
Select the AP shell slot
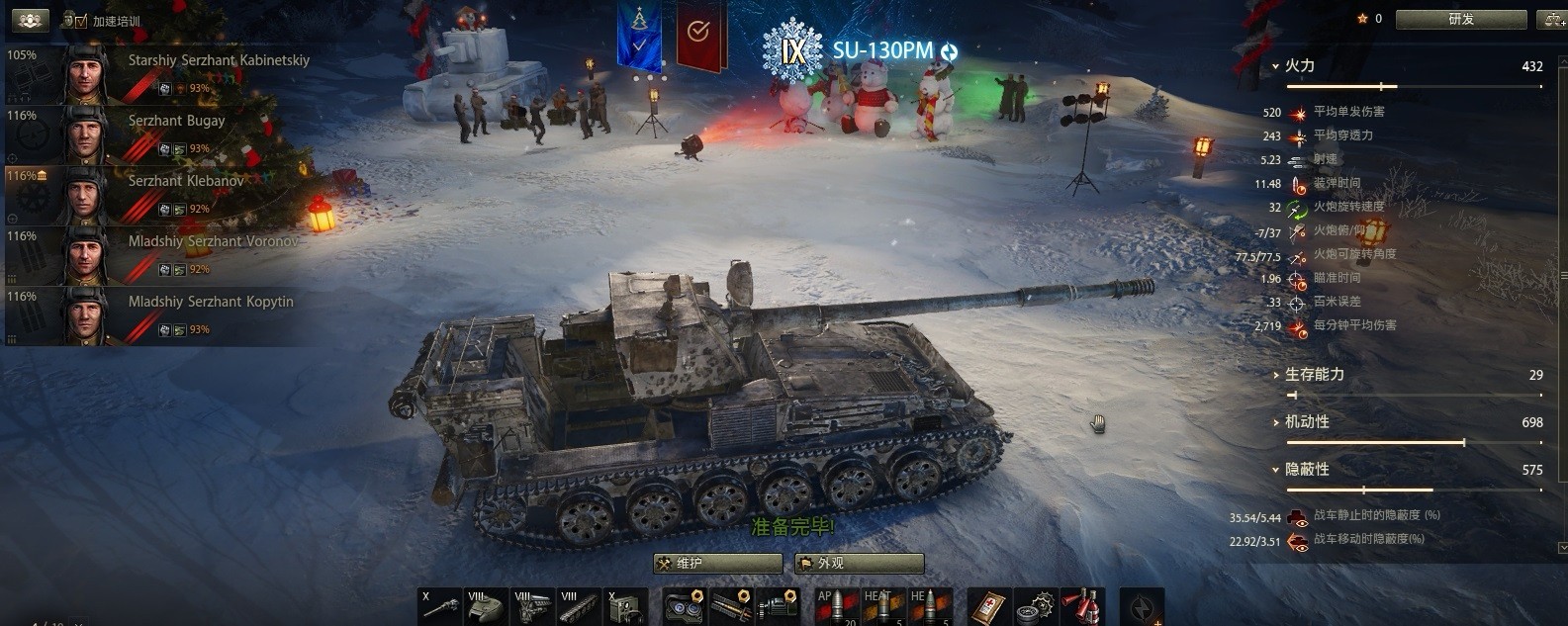(x=835, y=605)
